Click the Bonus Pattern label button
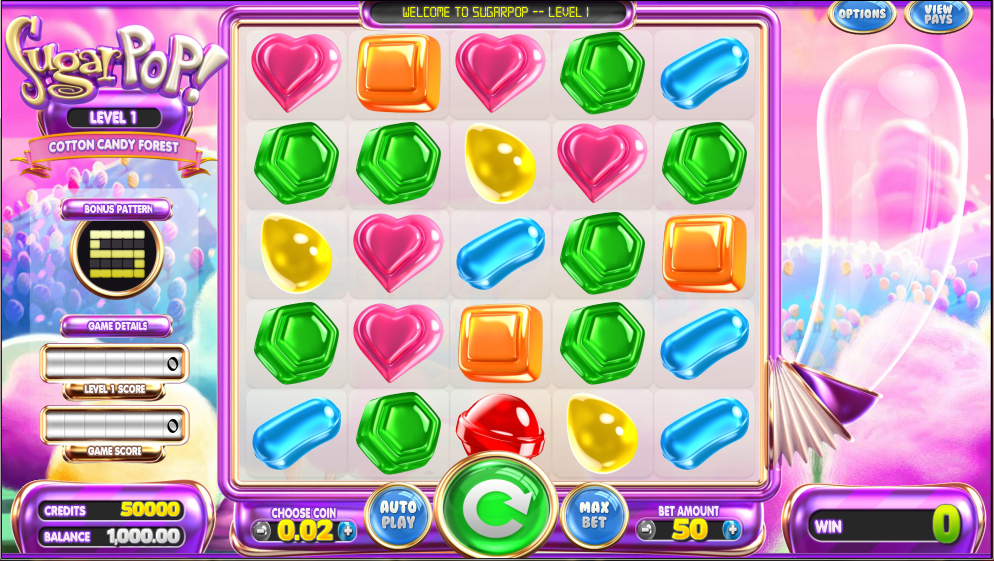 (x=116, y=209)
